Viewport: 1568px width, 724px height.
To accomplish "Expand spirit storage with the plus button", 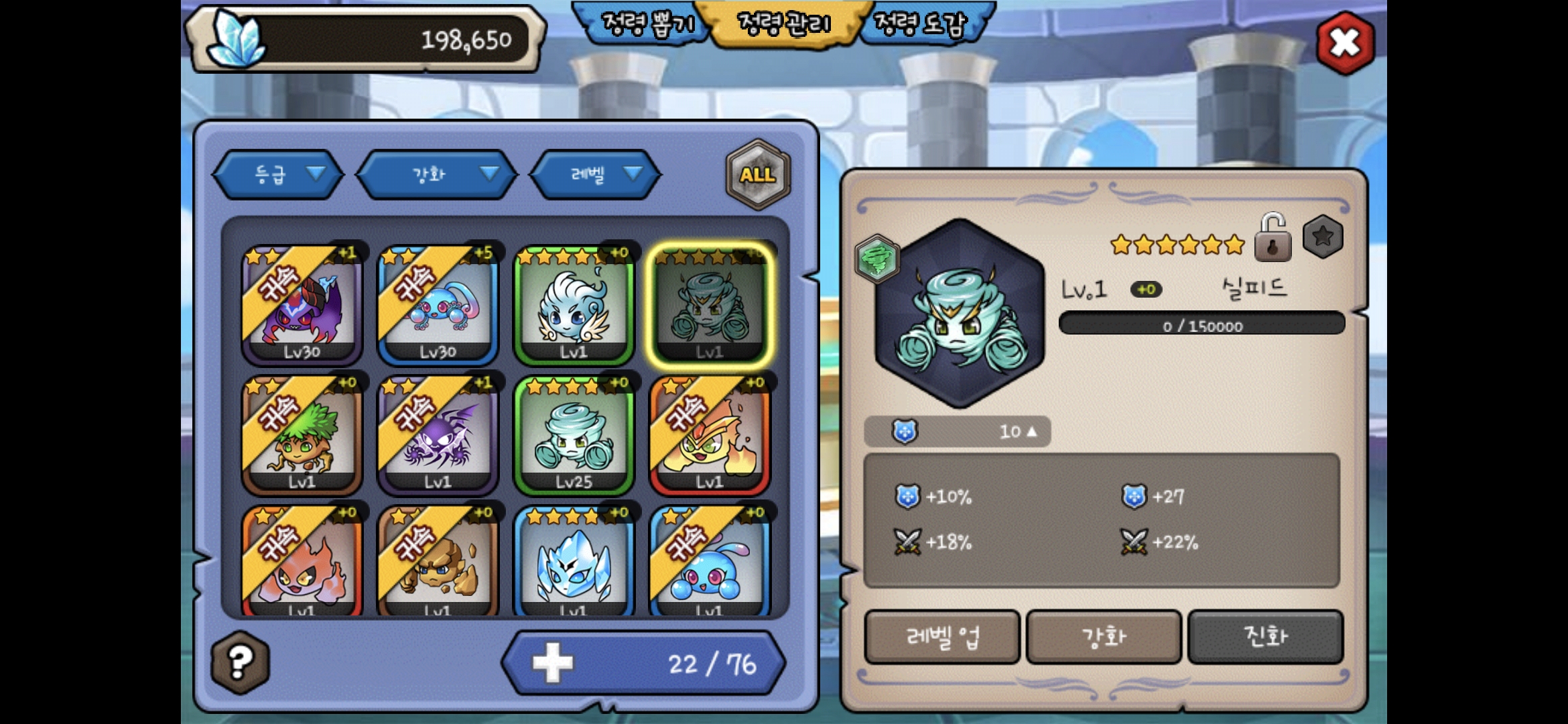I will [x=552, y=664].
